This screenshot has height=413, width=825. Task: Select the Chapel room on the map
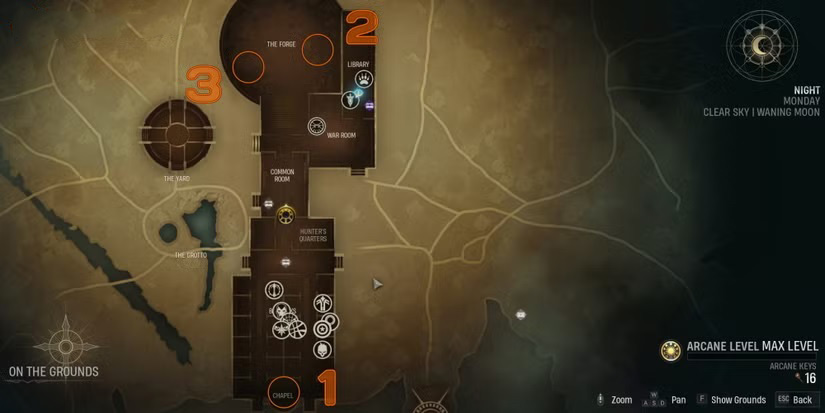284,392
